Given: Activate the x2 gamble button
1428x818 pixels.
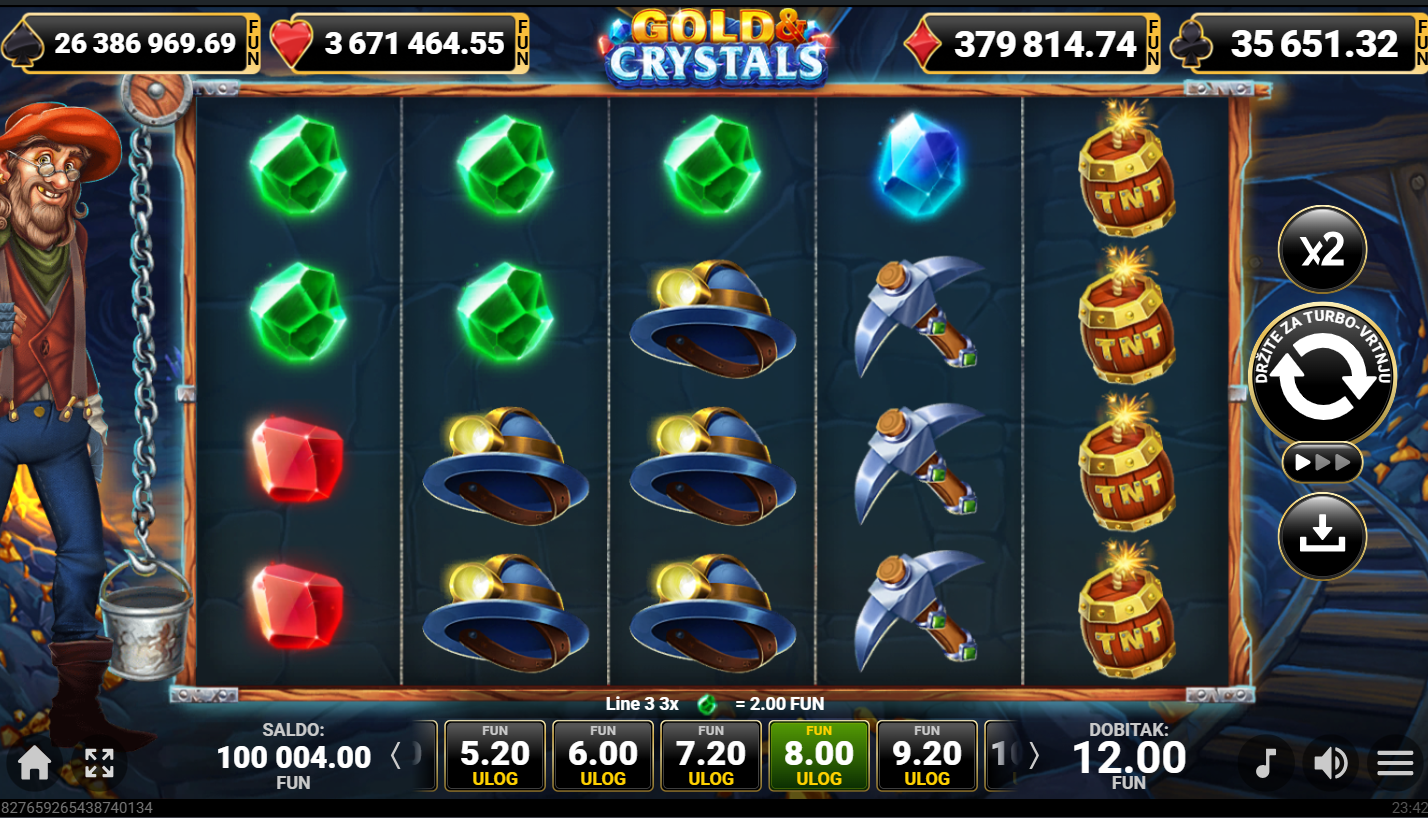Looking at the screenshot, I should click(x=1322, y=251).
